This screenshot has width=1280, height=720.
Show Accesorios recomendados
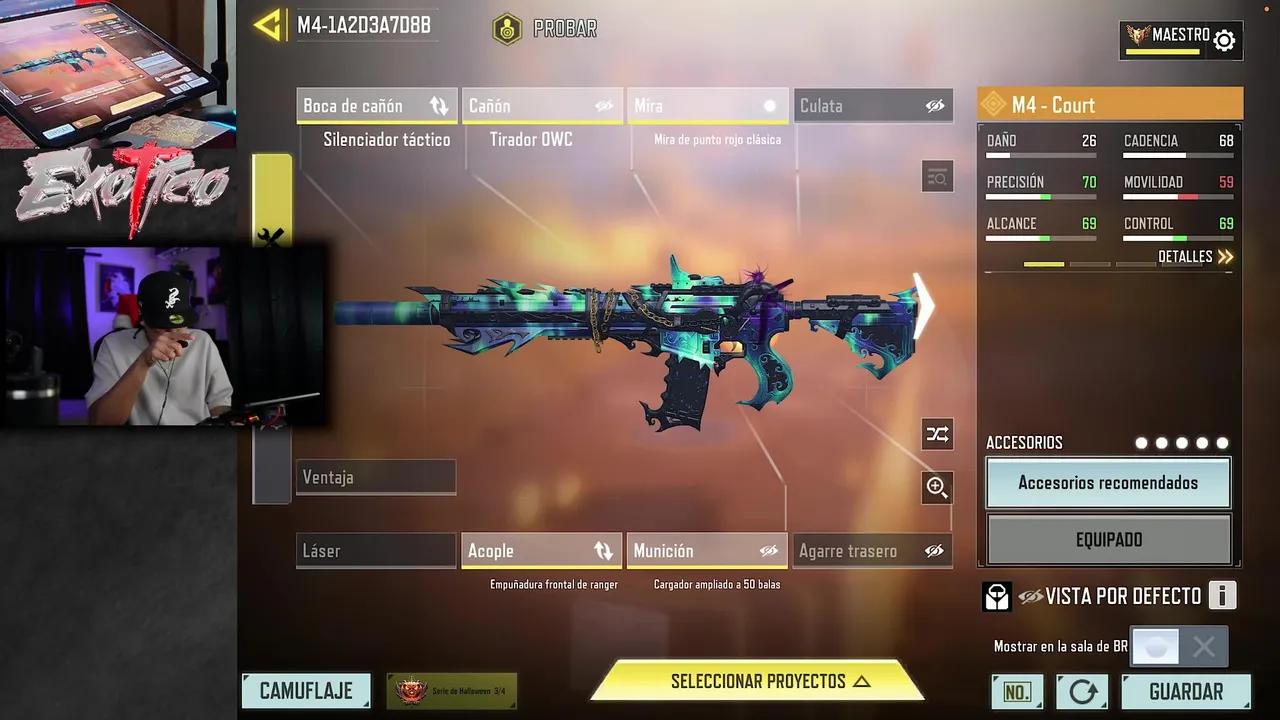click(1108, 483)
